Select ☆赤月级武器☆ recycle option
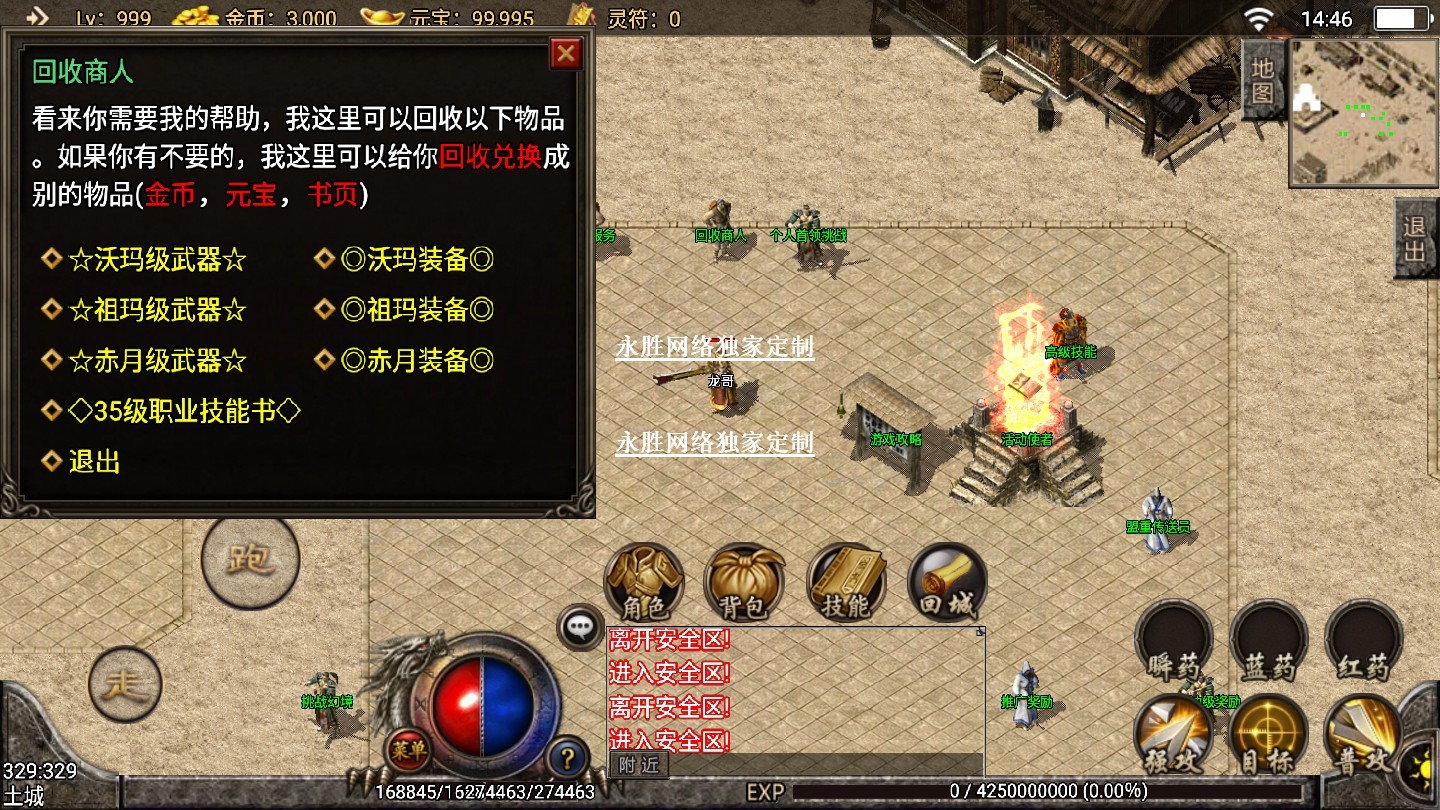1440x810 pixels. [157, 360]
